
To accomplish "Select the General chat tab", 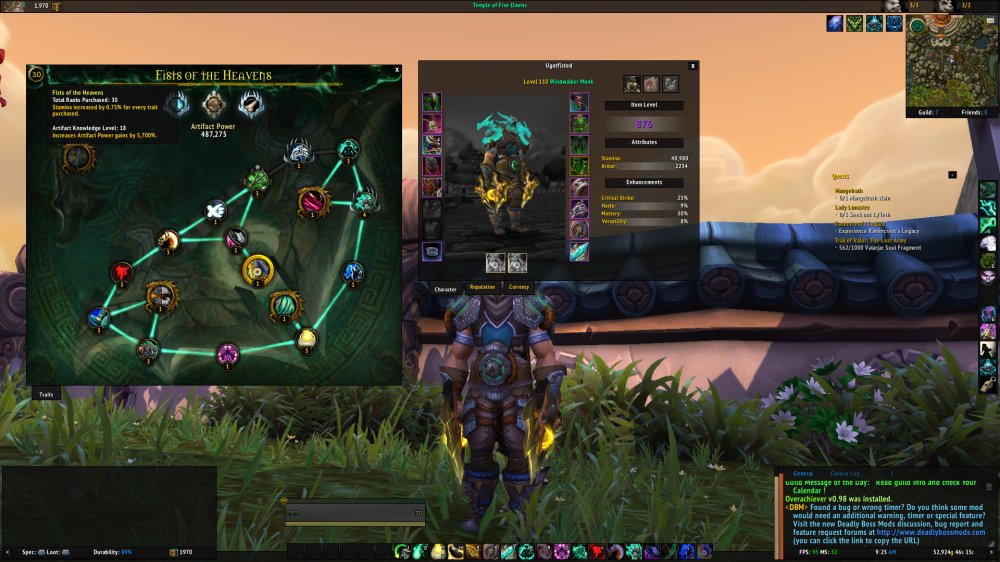I will (x=803, y=474).
